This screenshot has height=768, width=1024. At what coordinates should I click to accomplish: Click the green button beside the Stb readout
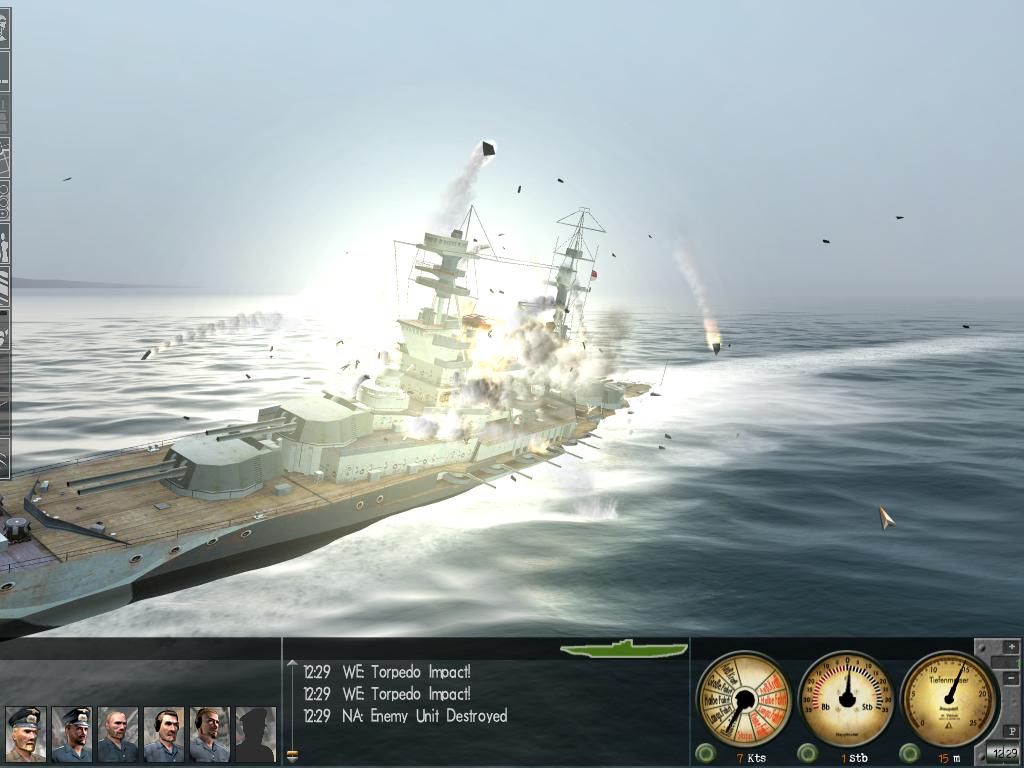[x=808, y=752]
